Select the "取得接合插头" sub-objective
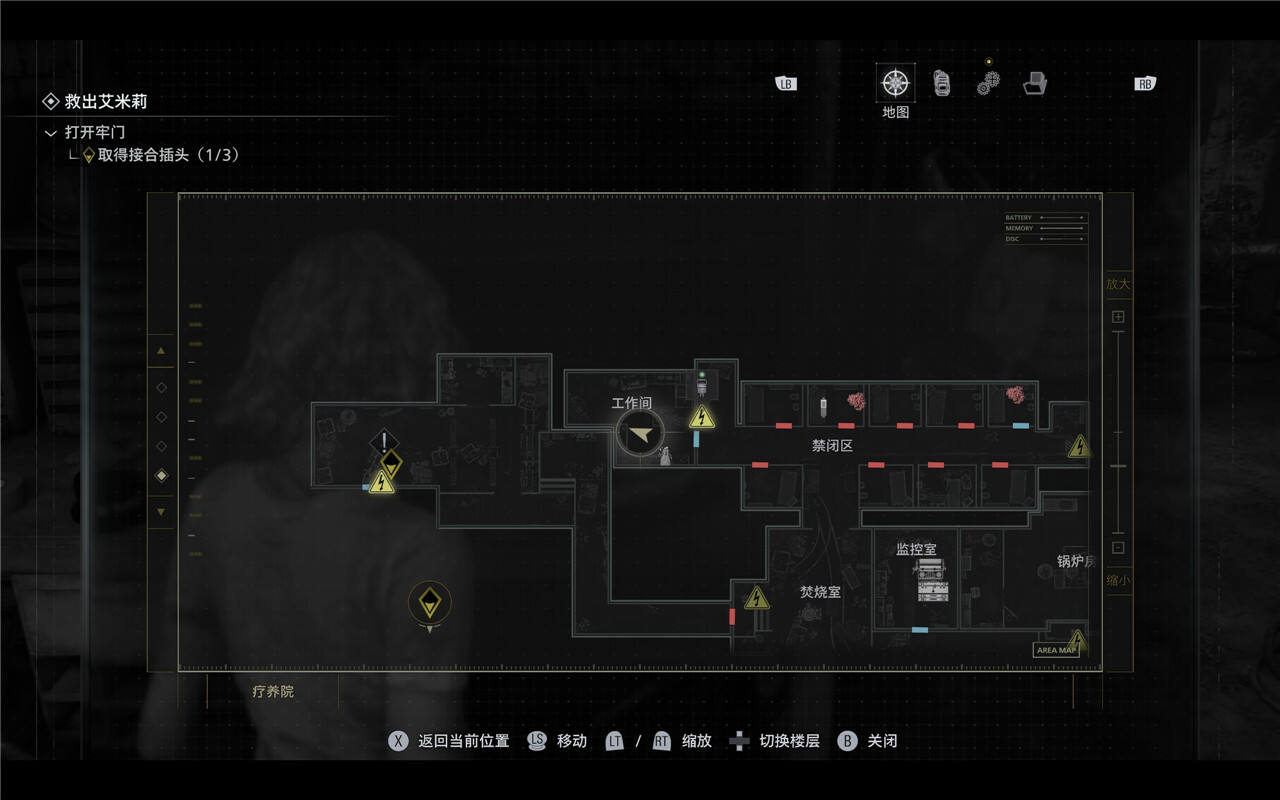The image size is (1280, 800). 168,155
